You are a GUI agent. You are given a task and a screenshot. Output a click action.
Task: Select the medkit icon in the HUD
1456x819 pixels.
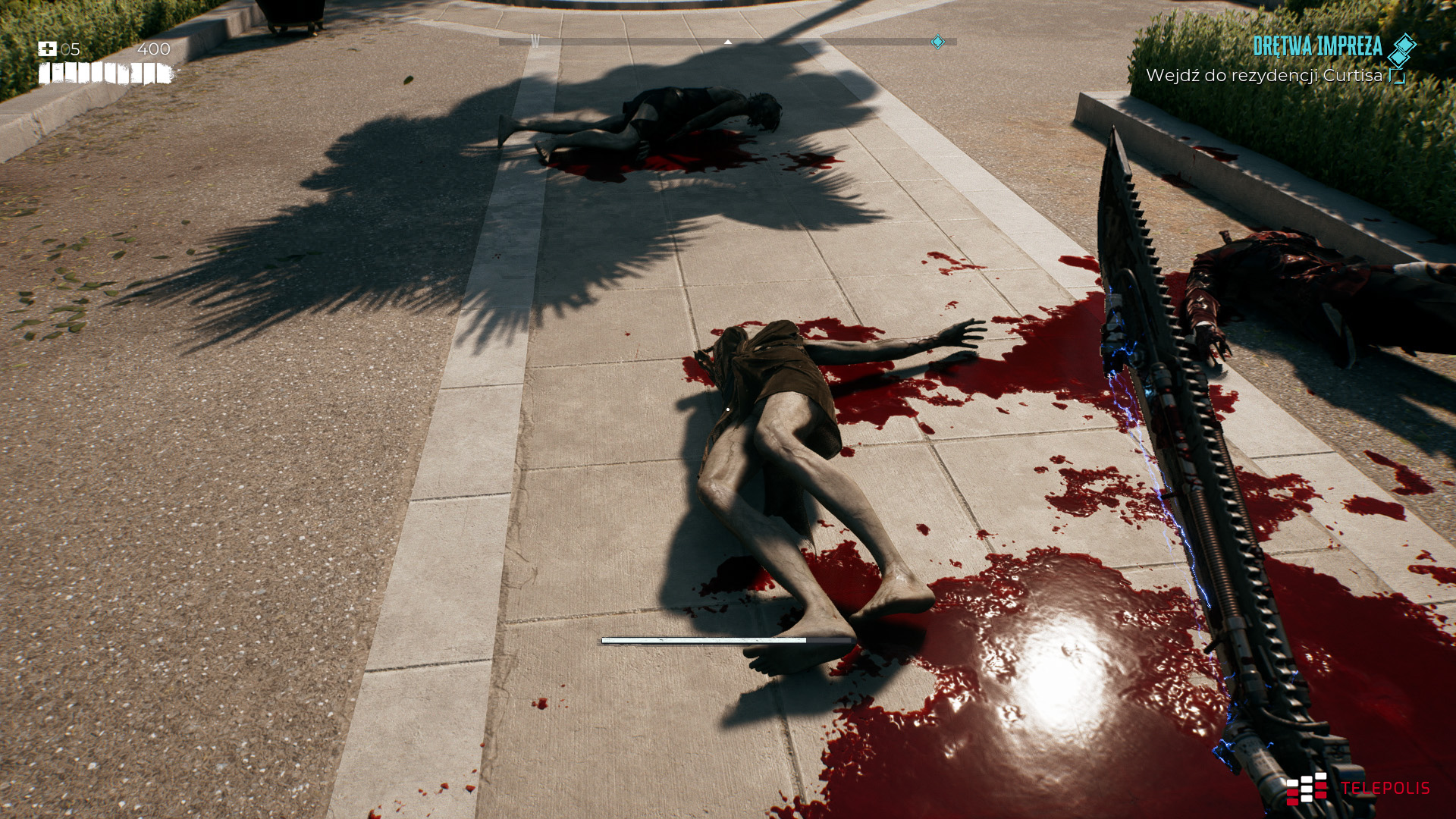tap(47, 49)
